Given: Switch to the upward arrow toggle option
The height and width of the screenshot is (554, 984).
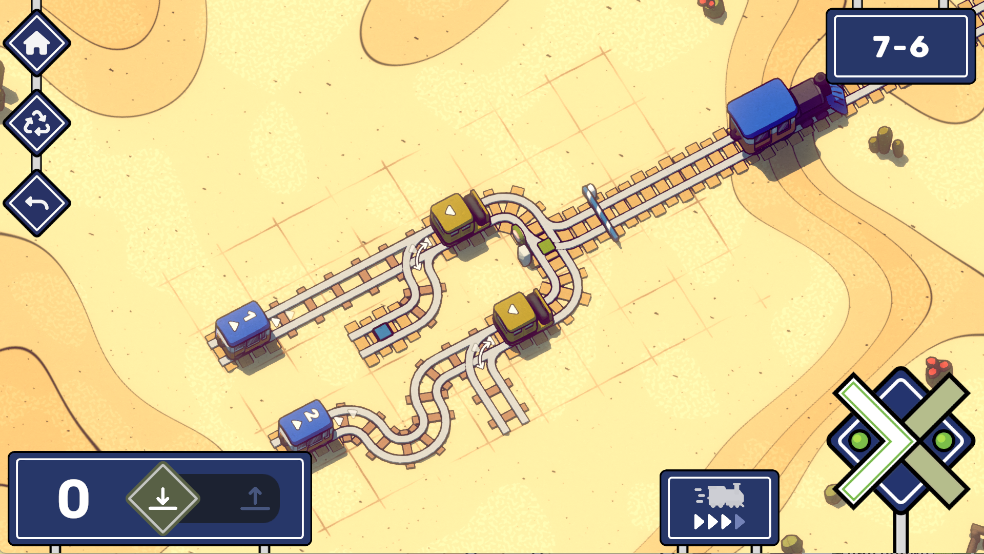Looking at the screenshot, I should (x=254, y=497).
